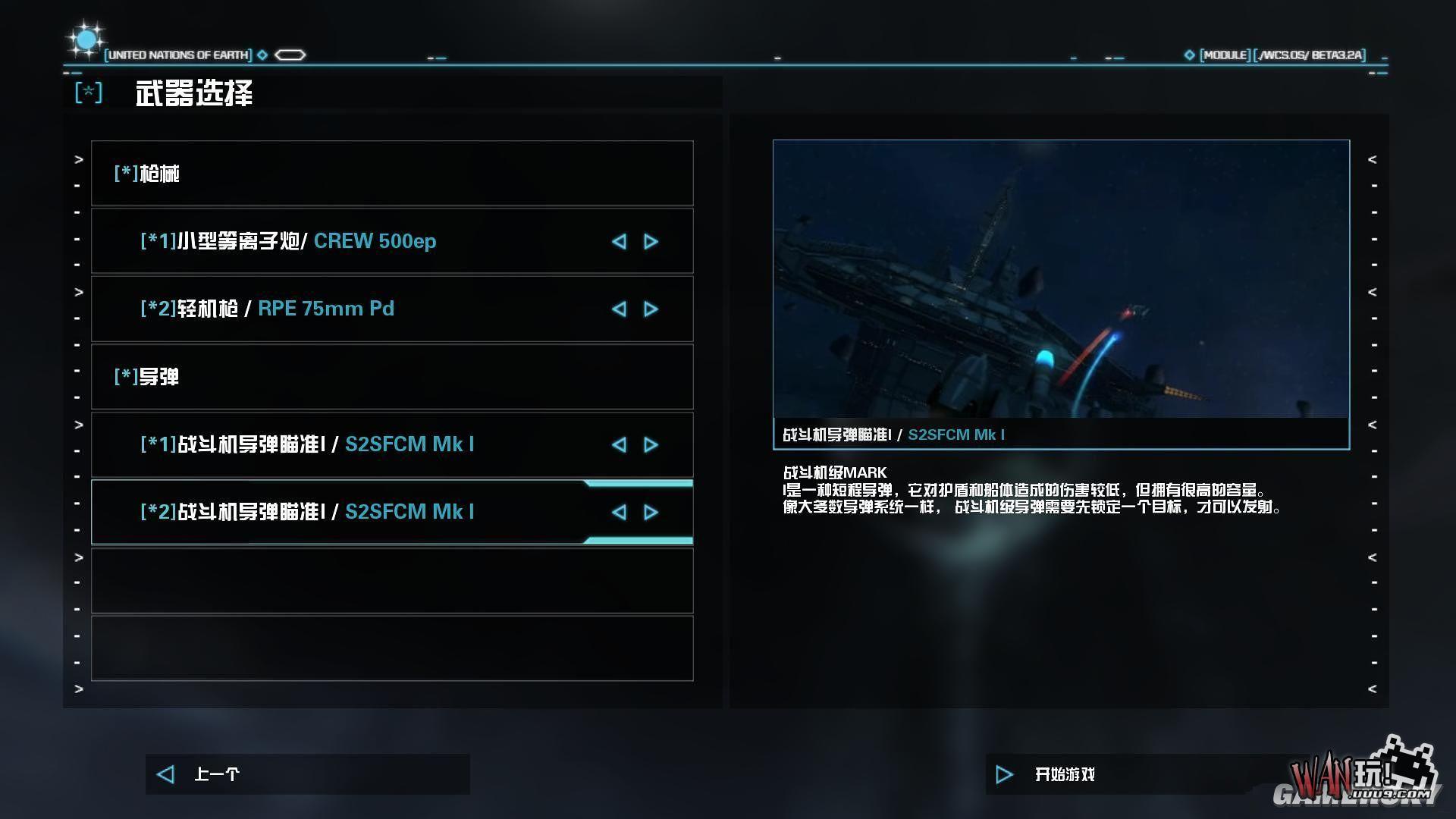
Task: Cycle RPE 75mm Pd to next gun
Action: click(651, 309)
